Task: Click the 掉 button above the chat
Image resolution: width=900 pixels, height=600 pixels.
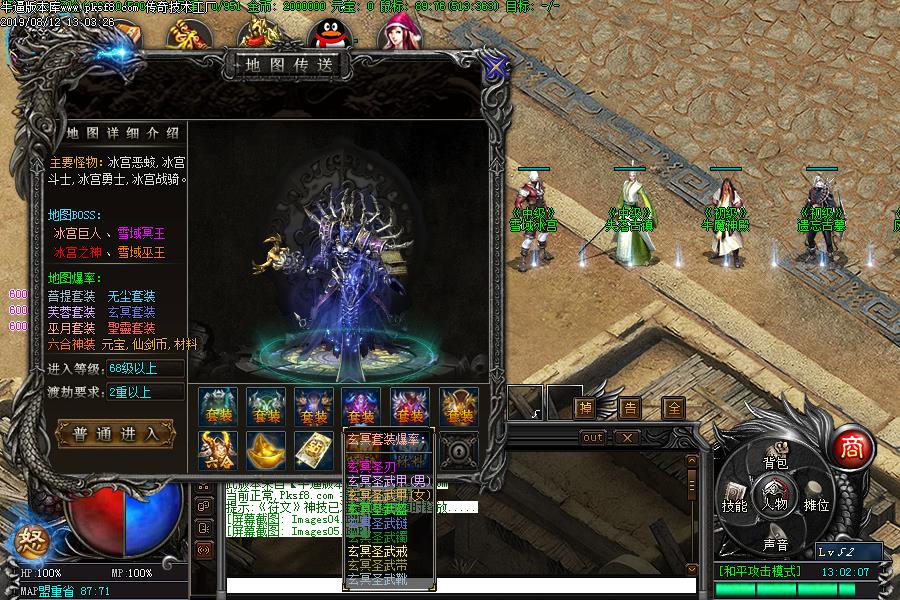Action: pyautogui.click(x=586, y=408)
